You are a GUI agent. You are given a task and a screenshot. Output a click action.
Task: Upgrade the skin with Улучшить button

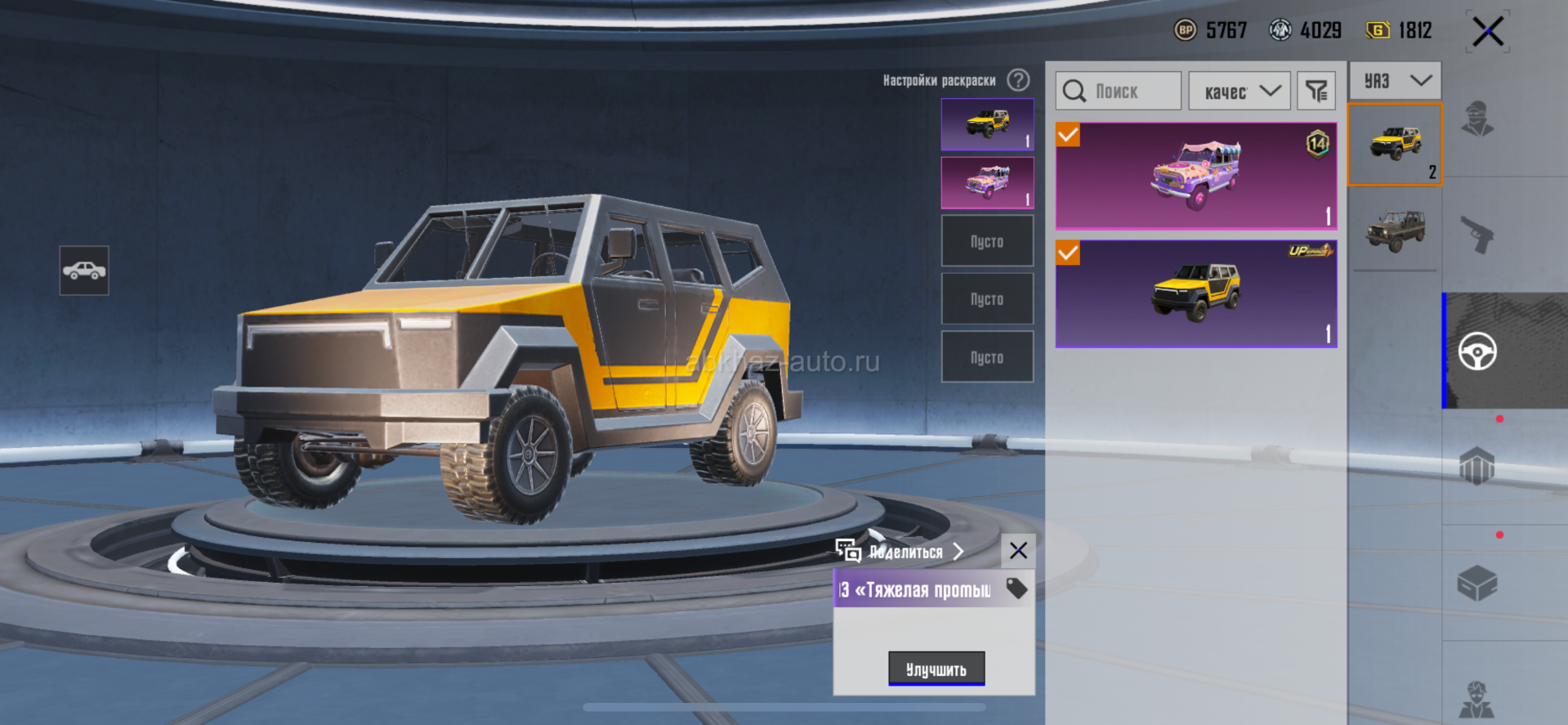(936, 669)
